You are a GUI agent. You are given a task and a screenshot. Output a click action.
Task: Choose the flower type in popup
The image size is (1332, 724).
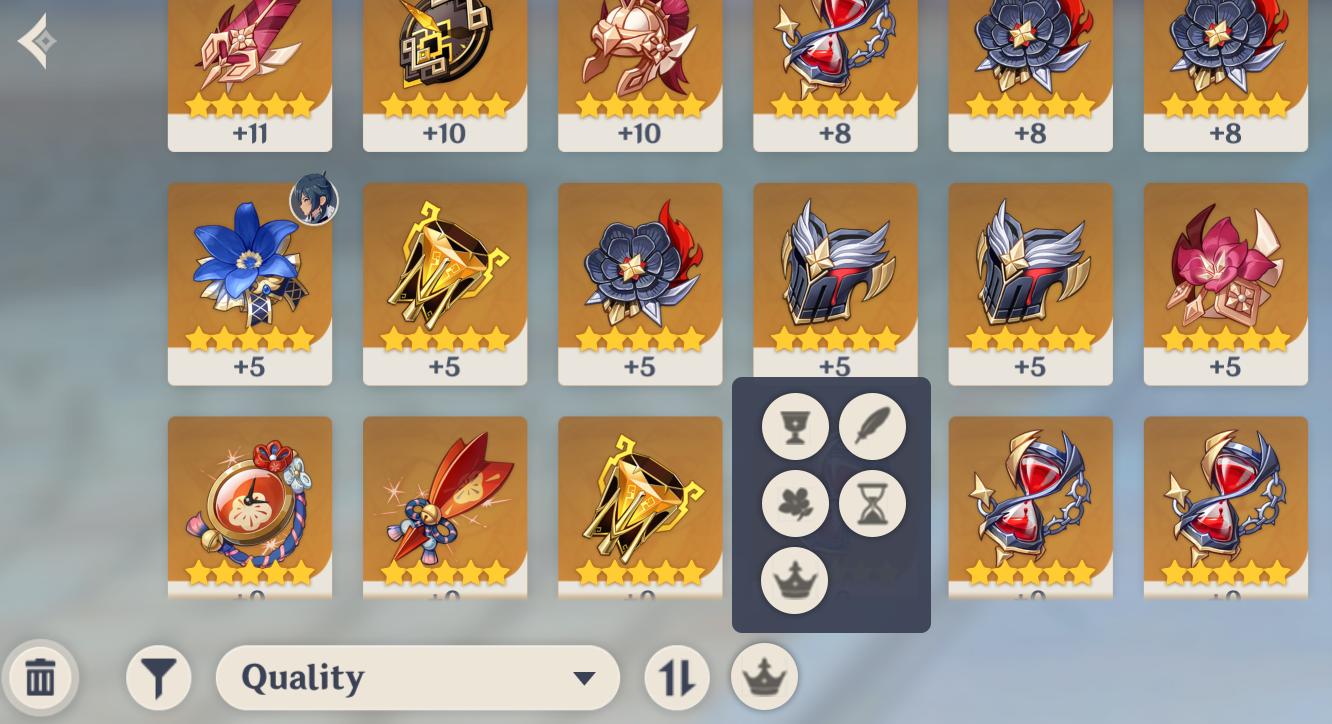tap(795, 504)
